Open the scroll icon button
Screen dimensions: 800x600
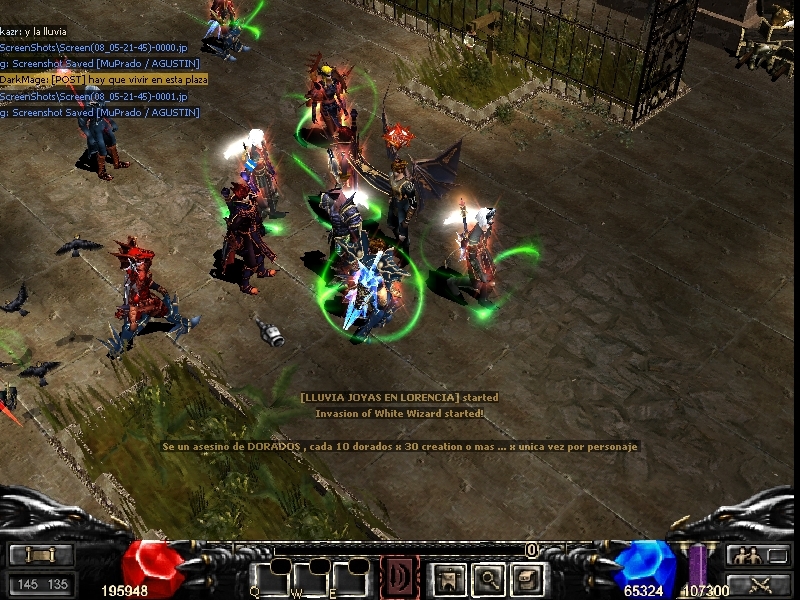tap(41, 555)
